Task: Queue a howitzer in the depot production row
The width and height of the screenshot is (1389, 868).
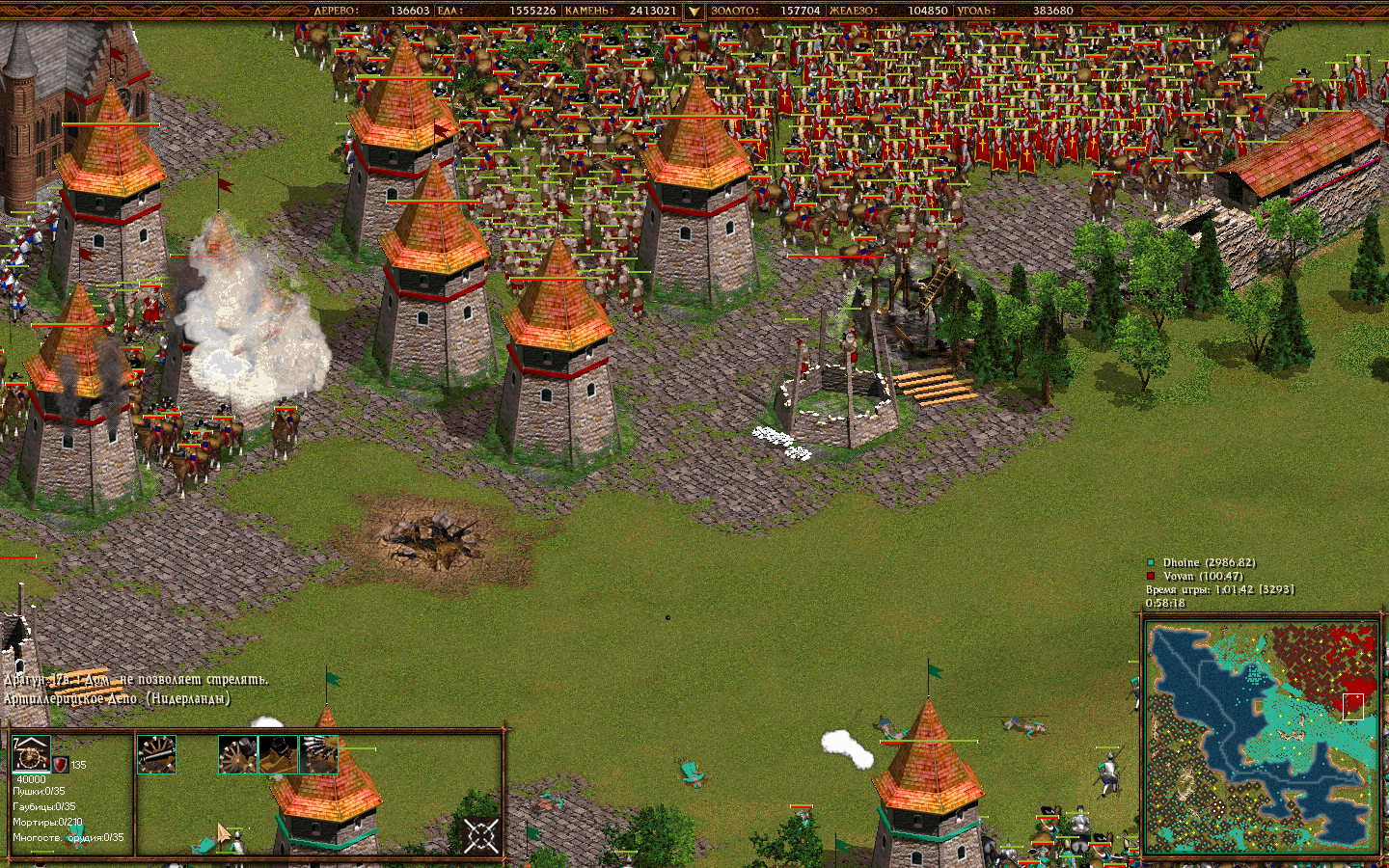Action: (x=237, y=754)
